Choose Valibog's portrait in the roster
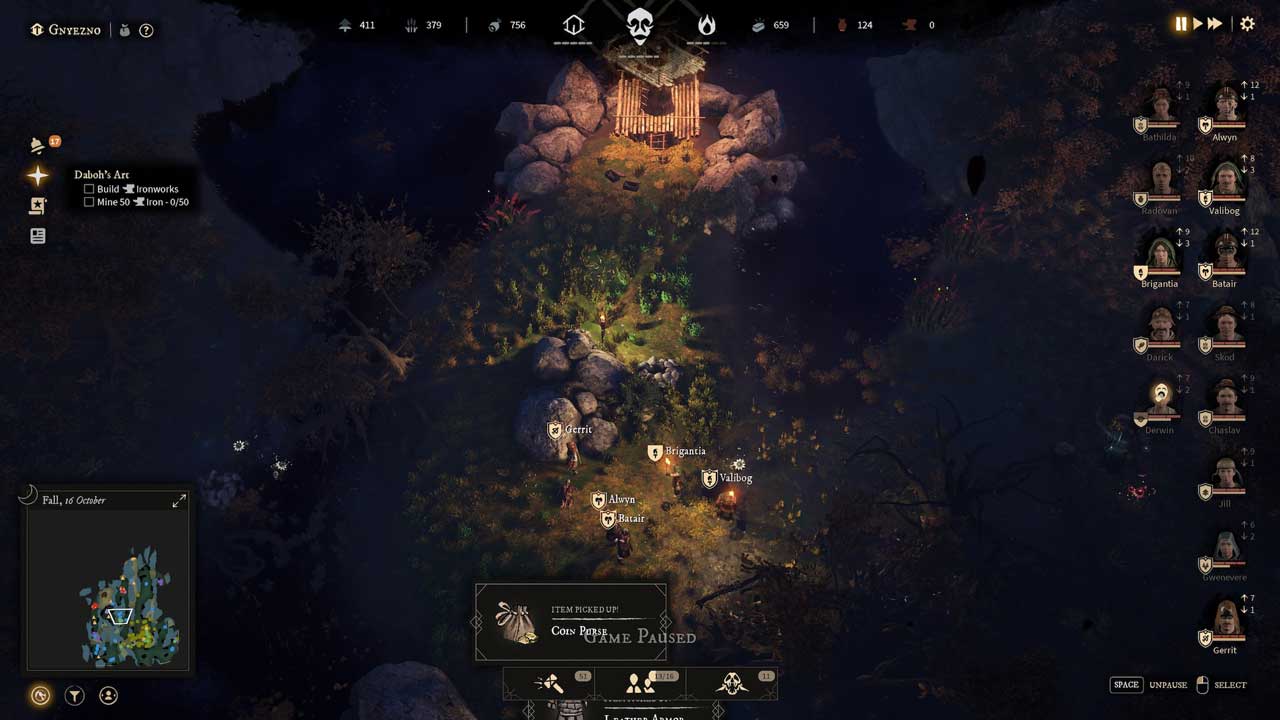1280x720 pixels. point(1226,181)
